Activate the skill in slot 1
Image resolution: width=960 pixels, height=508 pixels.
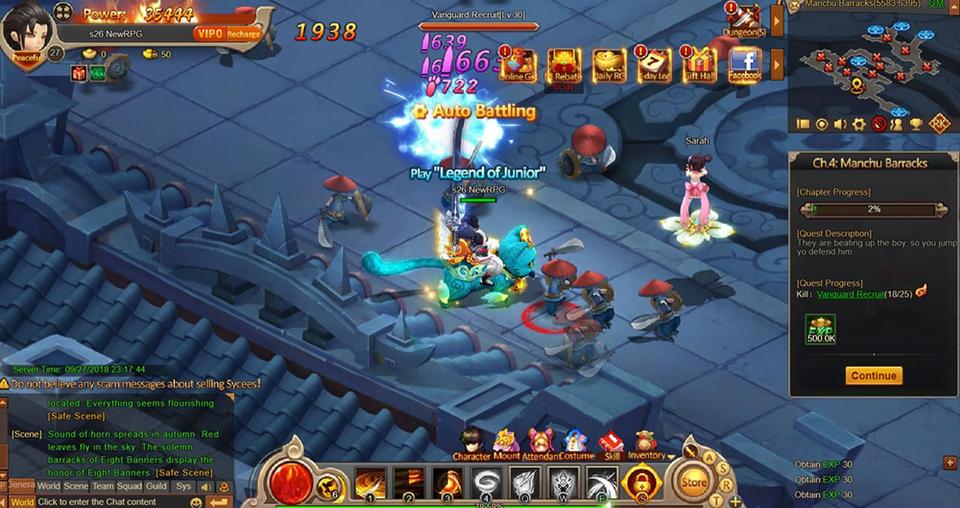(x=370, y=484)
